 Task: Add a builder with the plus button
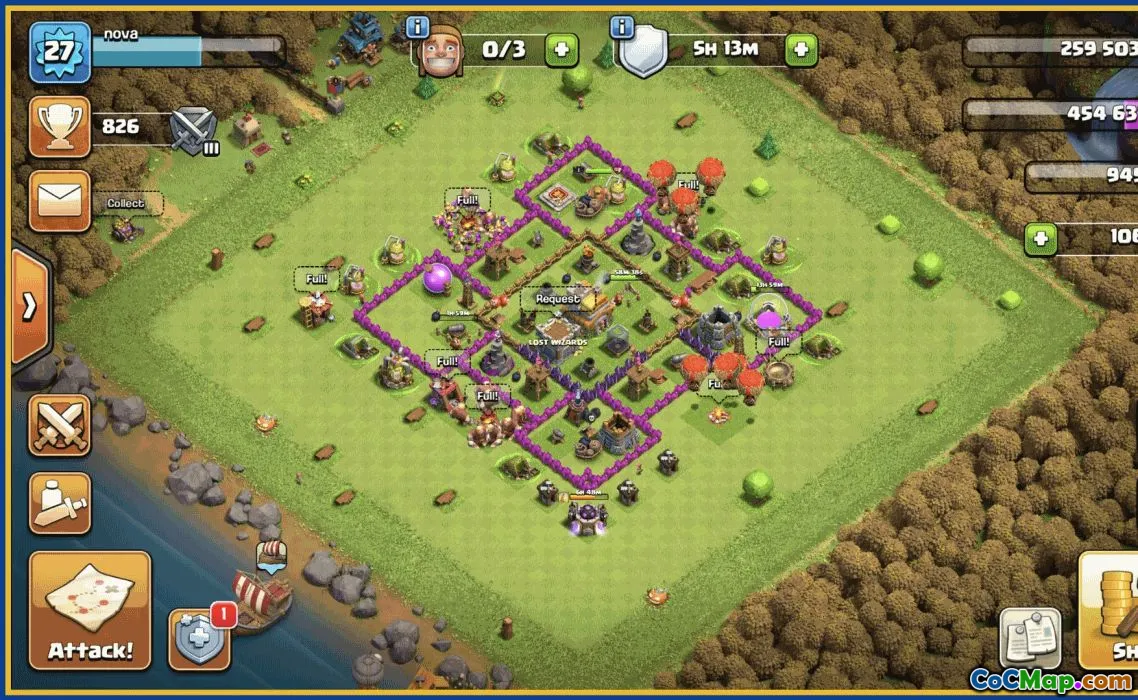(x=561, y=49)
